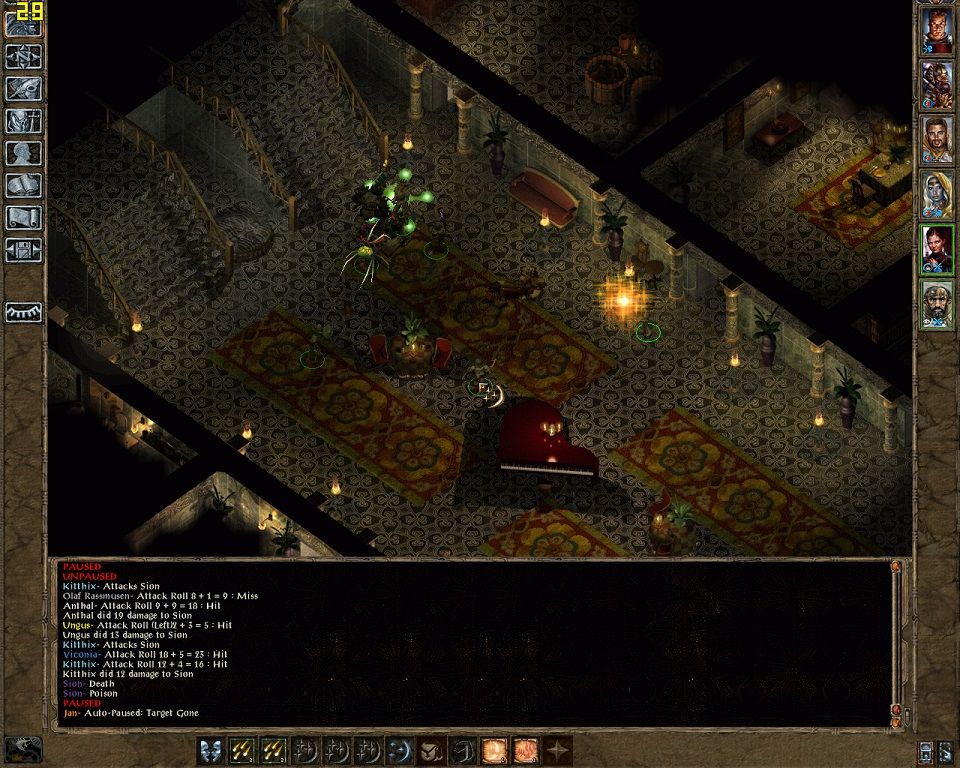Select the top armored warrior portrait
Viewport: 960px width, 768px height.
coord(937,32)
